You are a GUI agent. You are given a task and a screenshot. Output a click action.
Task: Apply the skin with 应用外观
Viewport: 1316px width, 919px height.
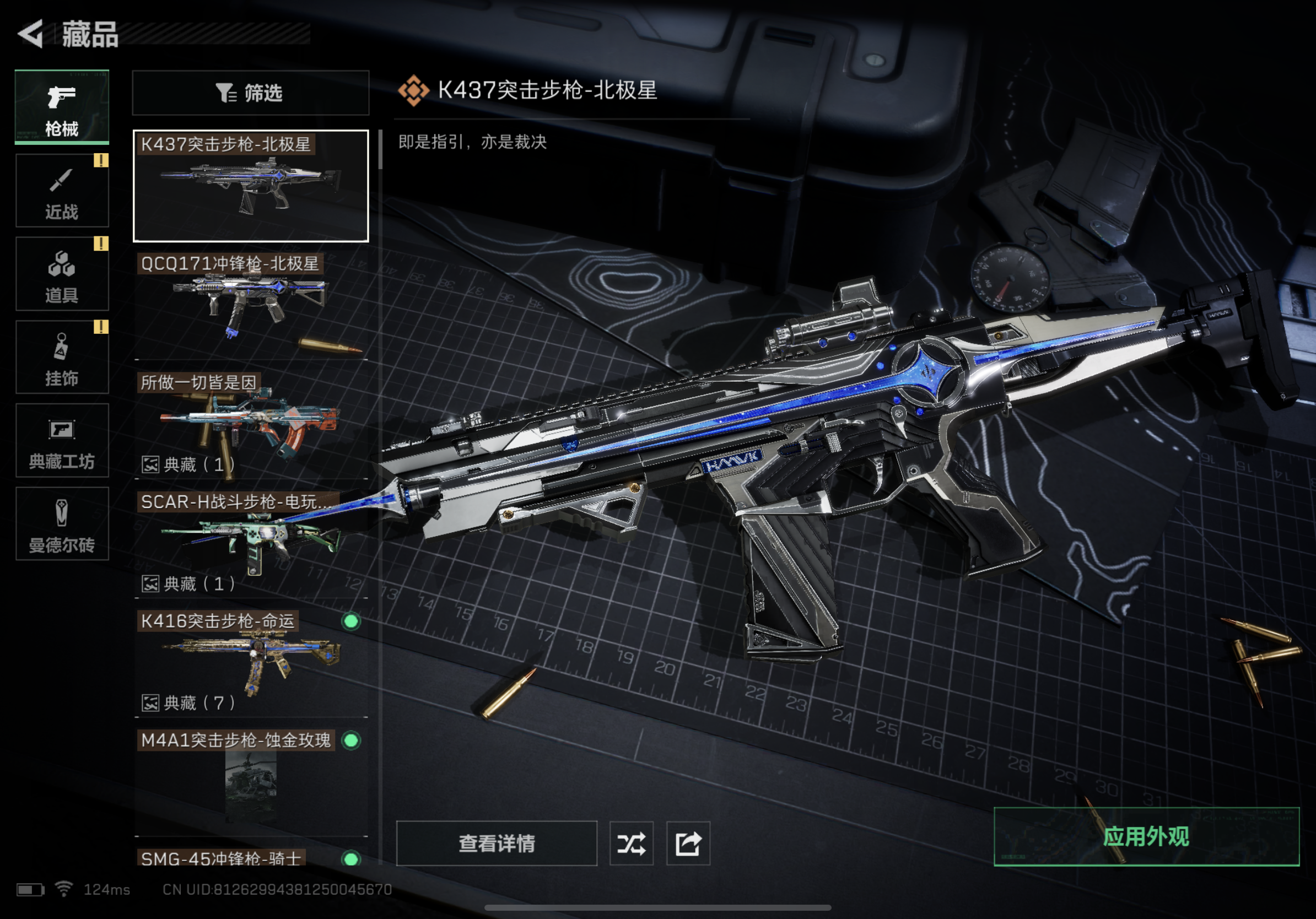point(1146,836)
